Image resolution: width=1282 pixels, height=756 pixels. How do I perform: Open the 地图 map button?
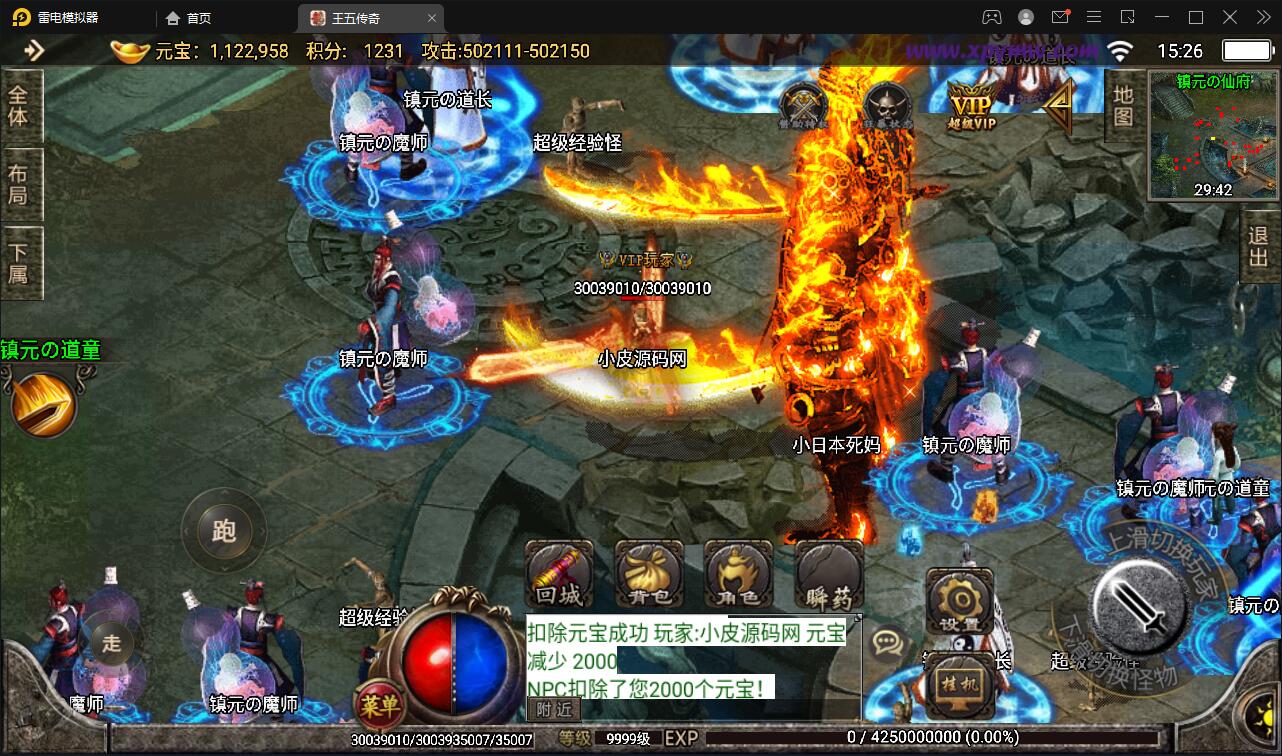1123,106
